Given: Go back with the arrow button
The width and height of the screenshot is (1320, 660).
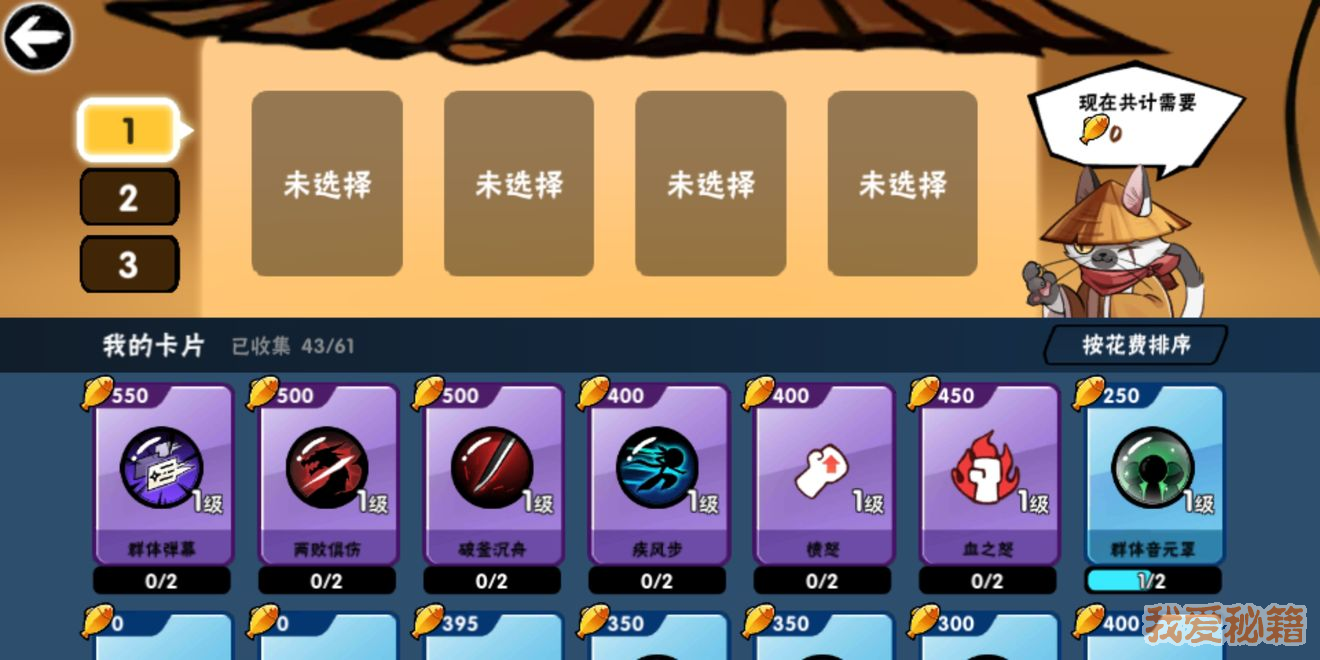Looking at the screenshot, I should point(37,37).
